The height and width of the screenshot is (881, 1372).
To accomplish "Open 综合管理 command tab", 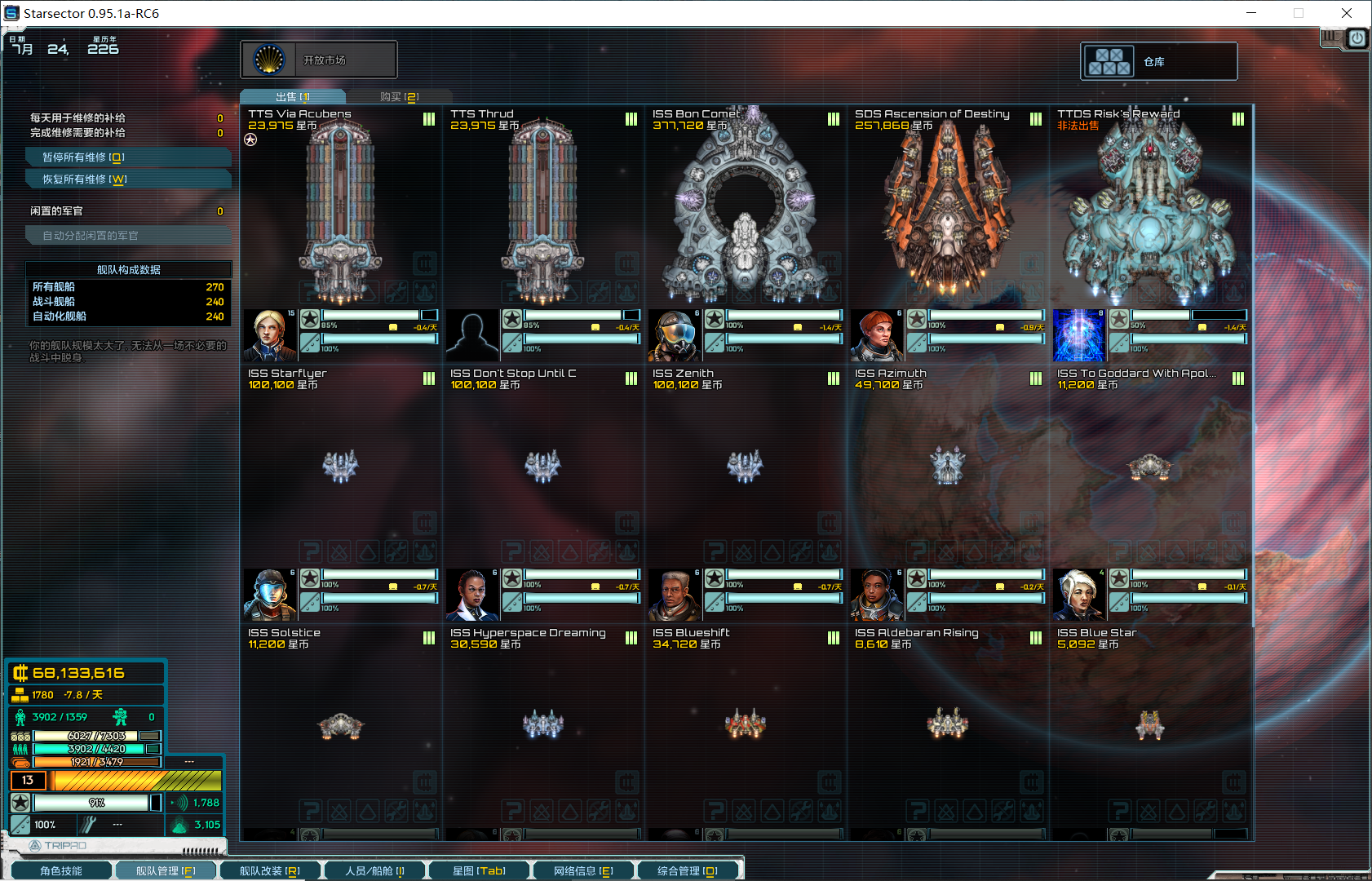I will point(688,871).
